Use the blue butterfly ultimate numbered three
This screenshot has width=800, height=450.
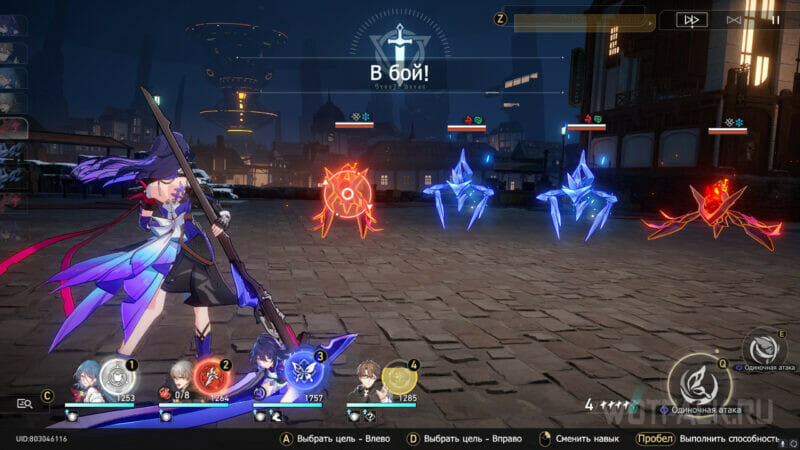tap(304, 368)
